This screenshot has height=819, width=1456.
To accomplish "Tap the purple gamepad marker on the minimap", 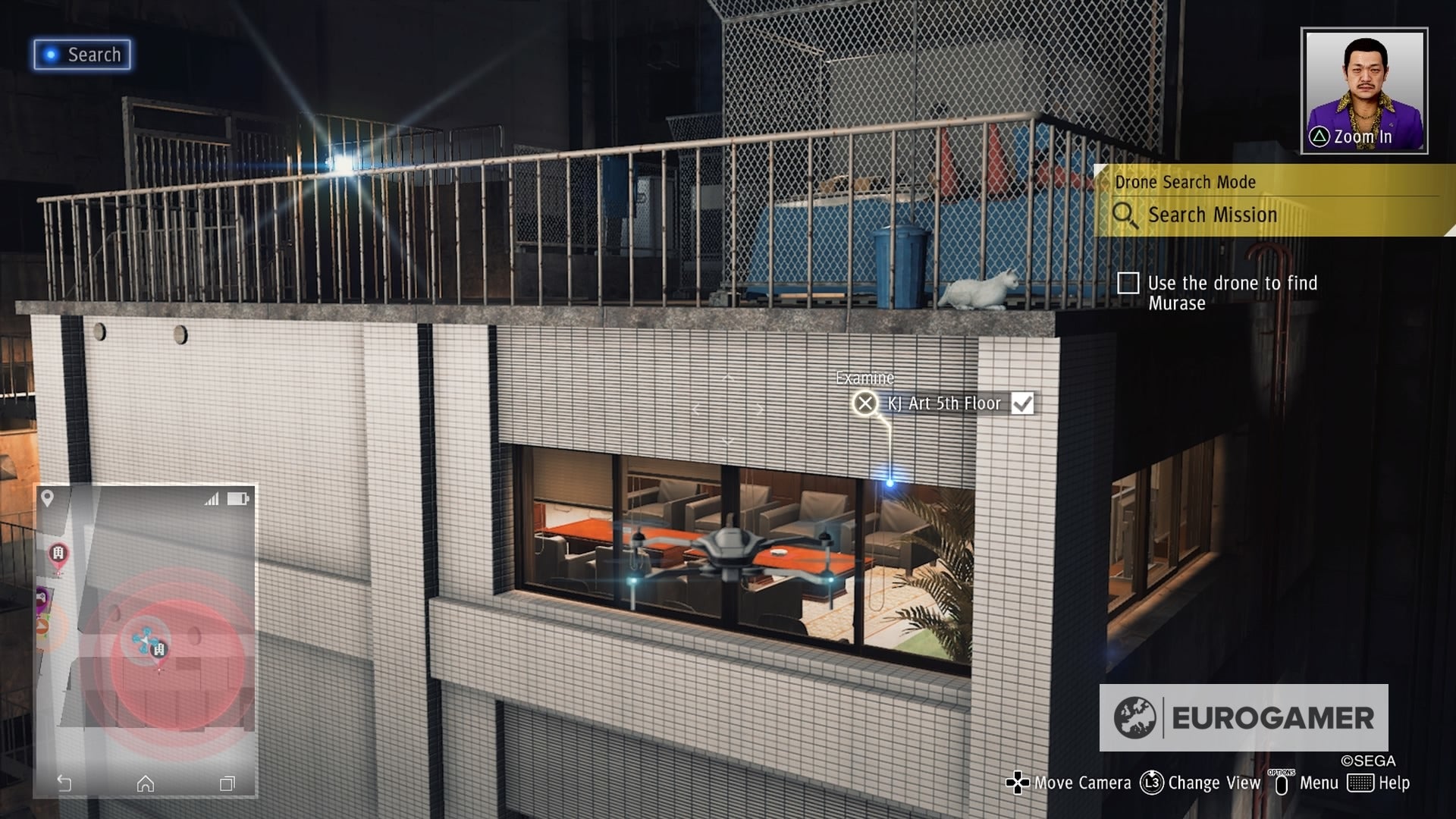I will [40, 598].
